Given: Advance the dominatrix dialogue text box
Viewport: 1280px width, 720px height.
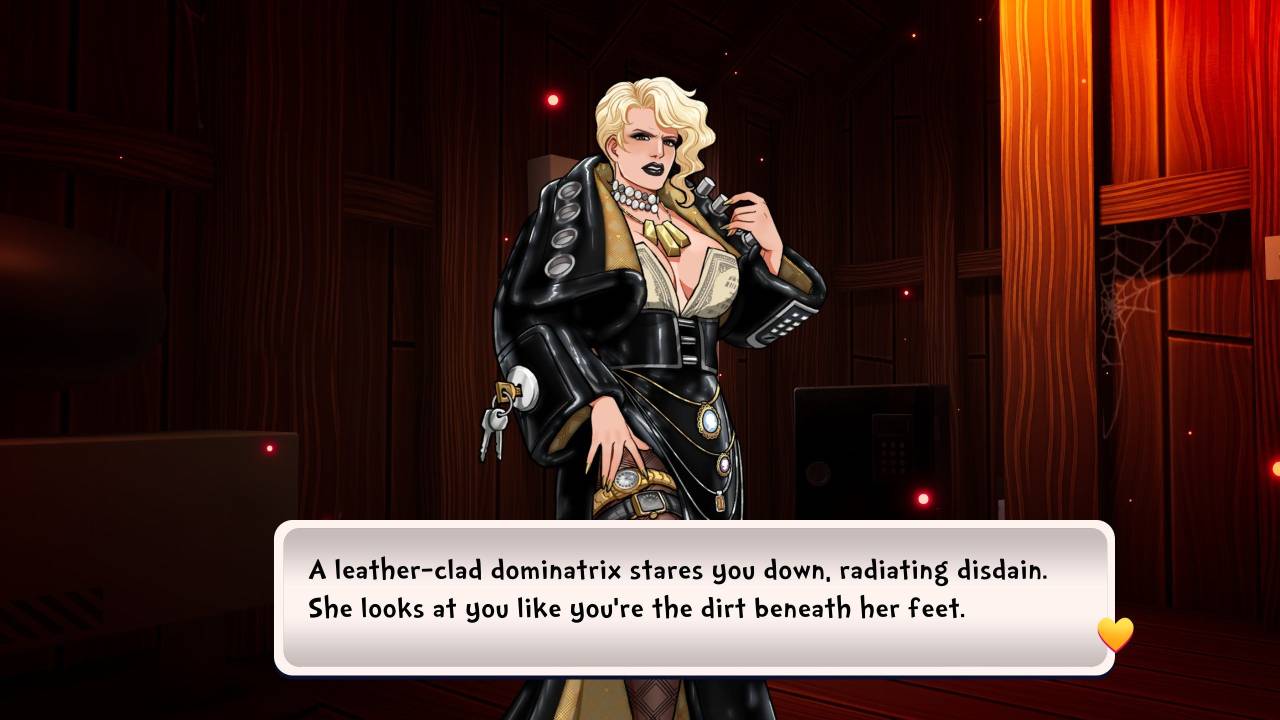Looking at the screenshot, I should tap(694, 597).
